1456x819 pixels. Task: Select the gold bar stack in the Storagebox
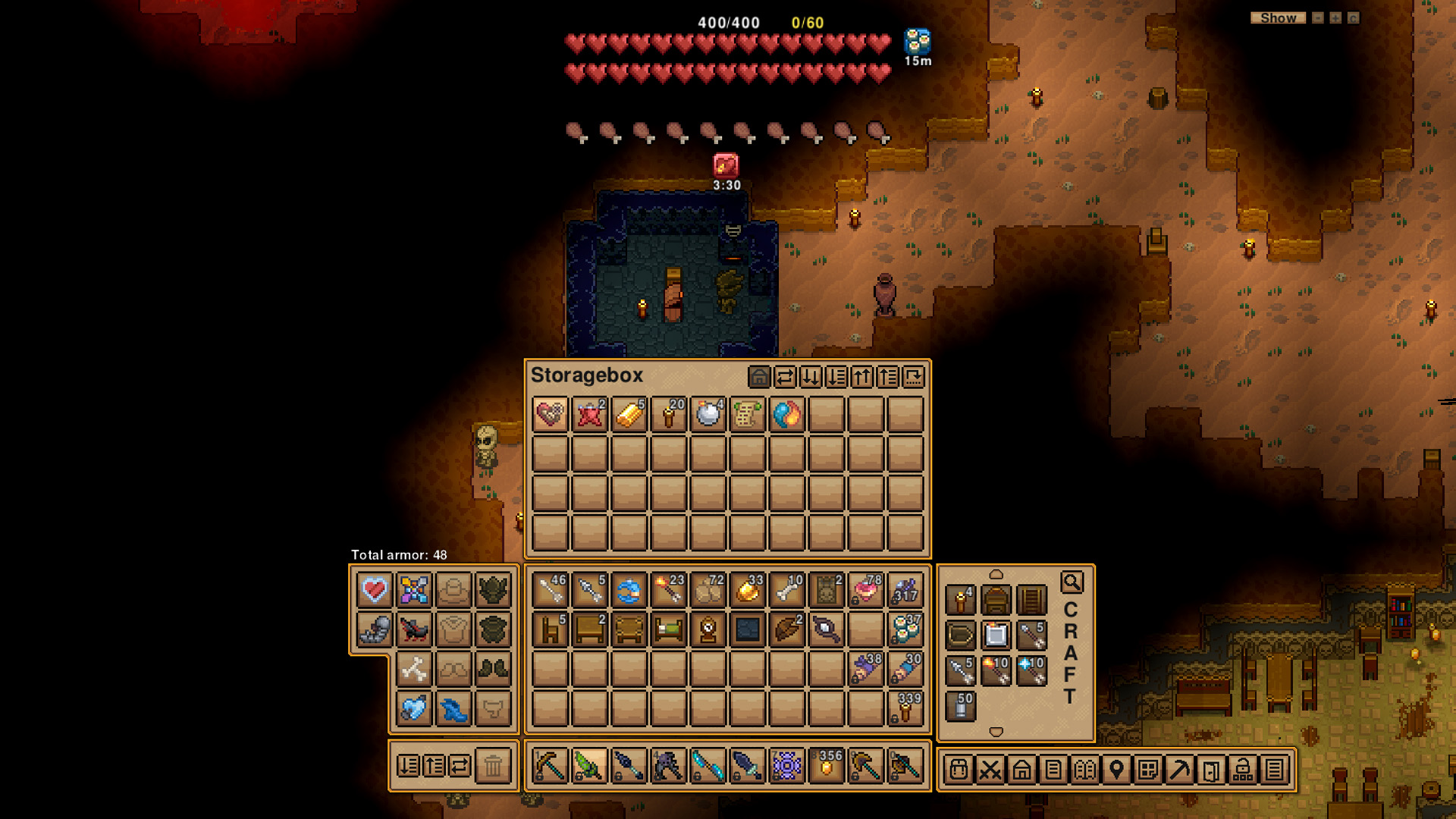[629, 415]
